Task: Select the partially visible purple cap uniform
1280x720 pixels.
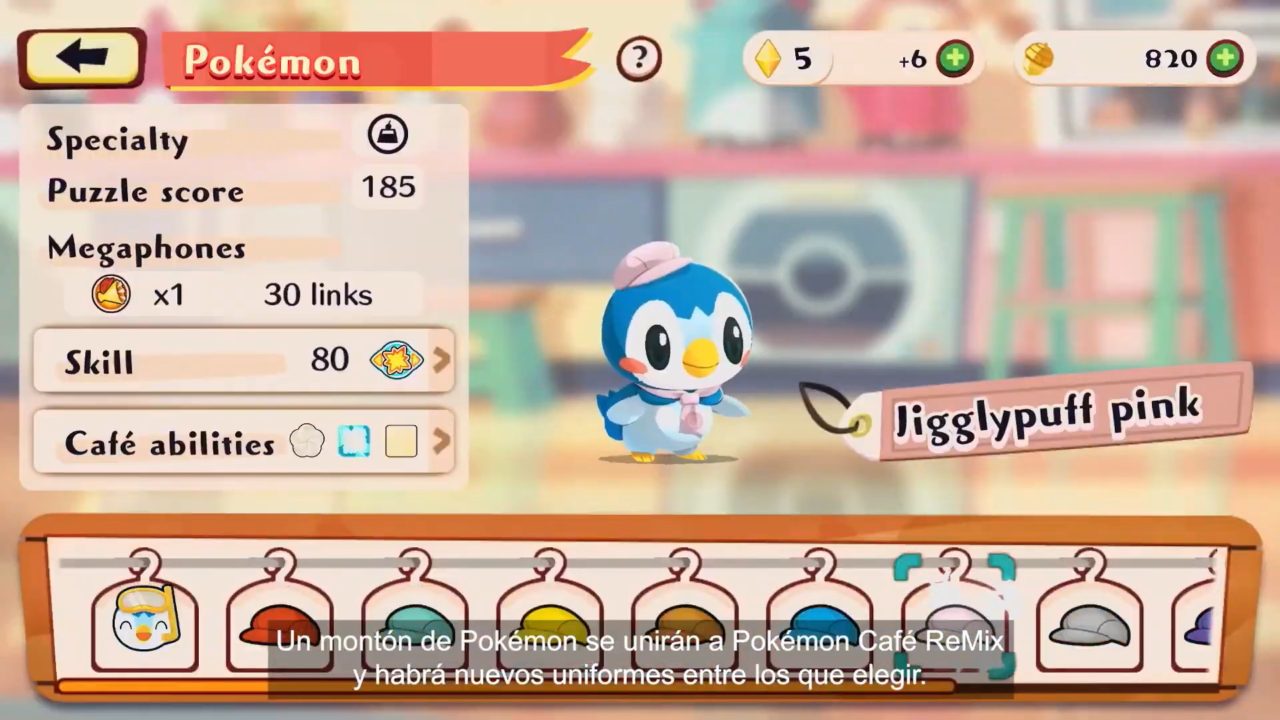Action: point(1200,625)
